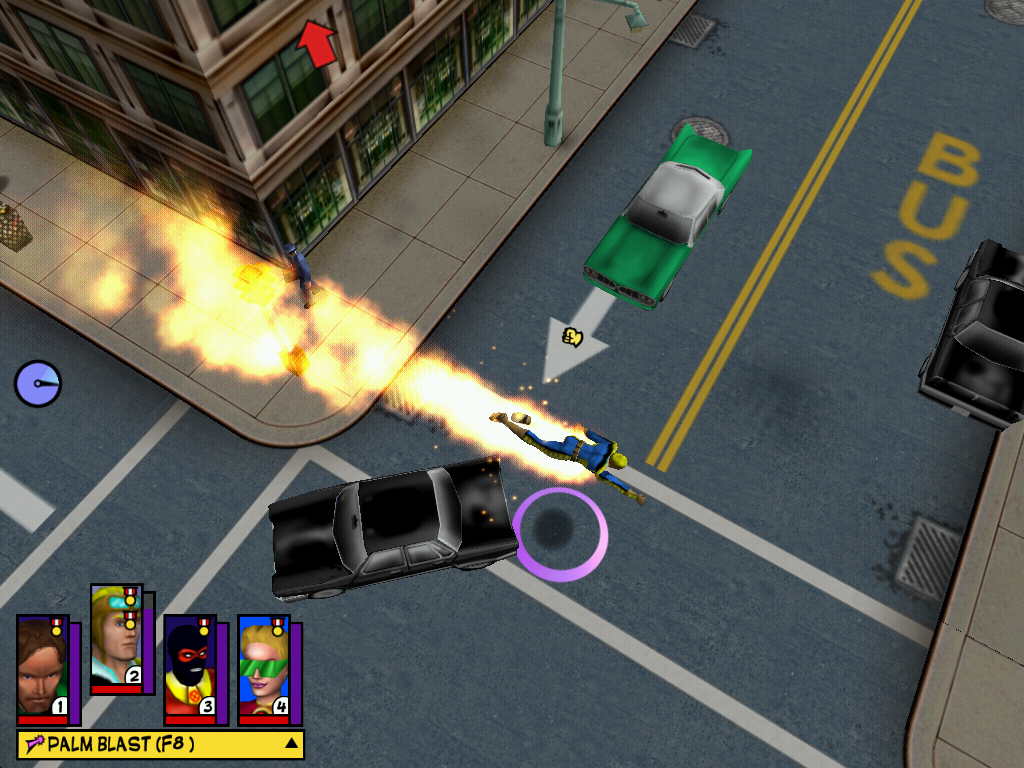Choose the black-masked hero portrait numbered 3
The image size is (1024, 768).
(x=189, y=669)
